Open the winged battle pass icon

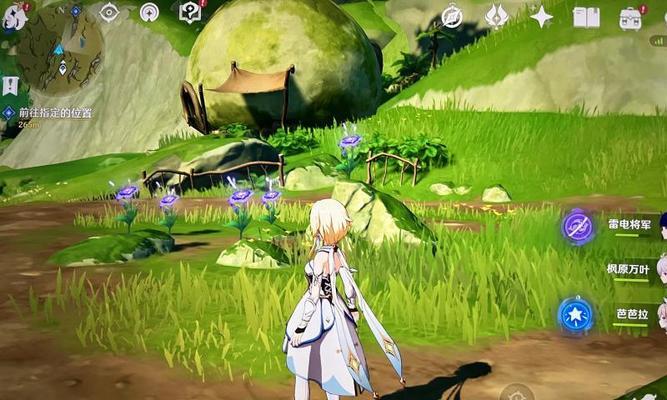tap(497, 16)
